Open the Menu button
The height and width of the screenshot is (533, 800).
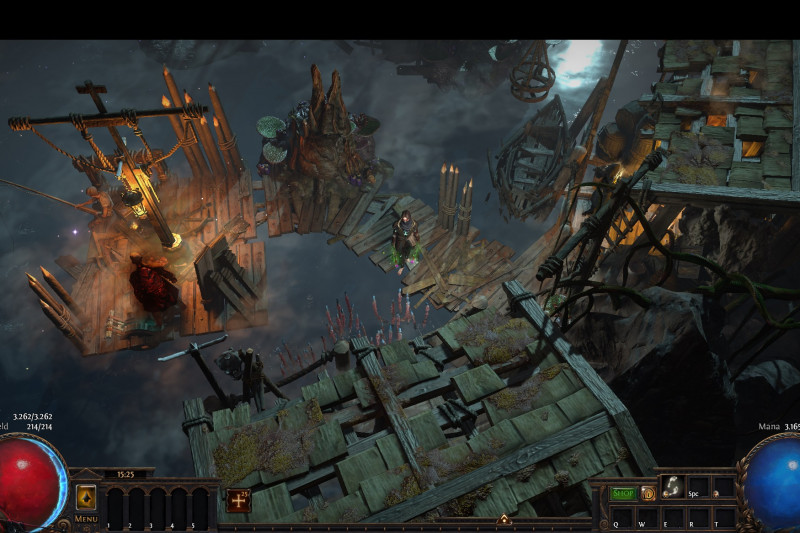[85, 519]
